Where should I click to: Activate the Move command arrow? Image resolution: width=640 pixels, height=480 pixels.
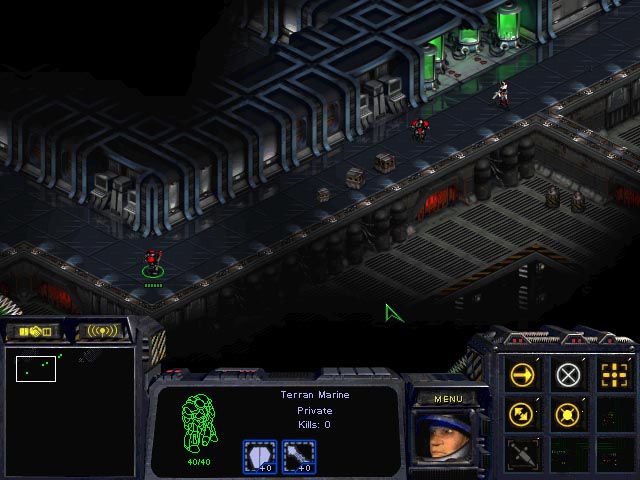click(523, 375)
